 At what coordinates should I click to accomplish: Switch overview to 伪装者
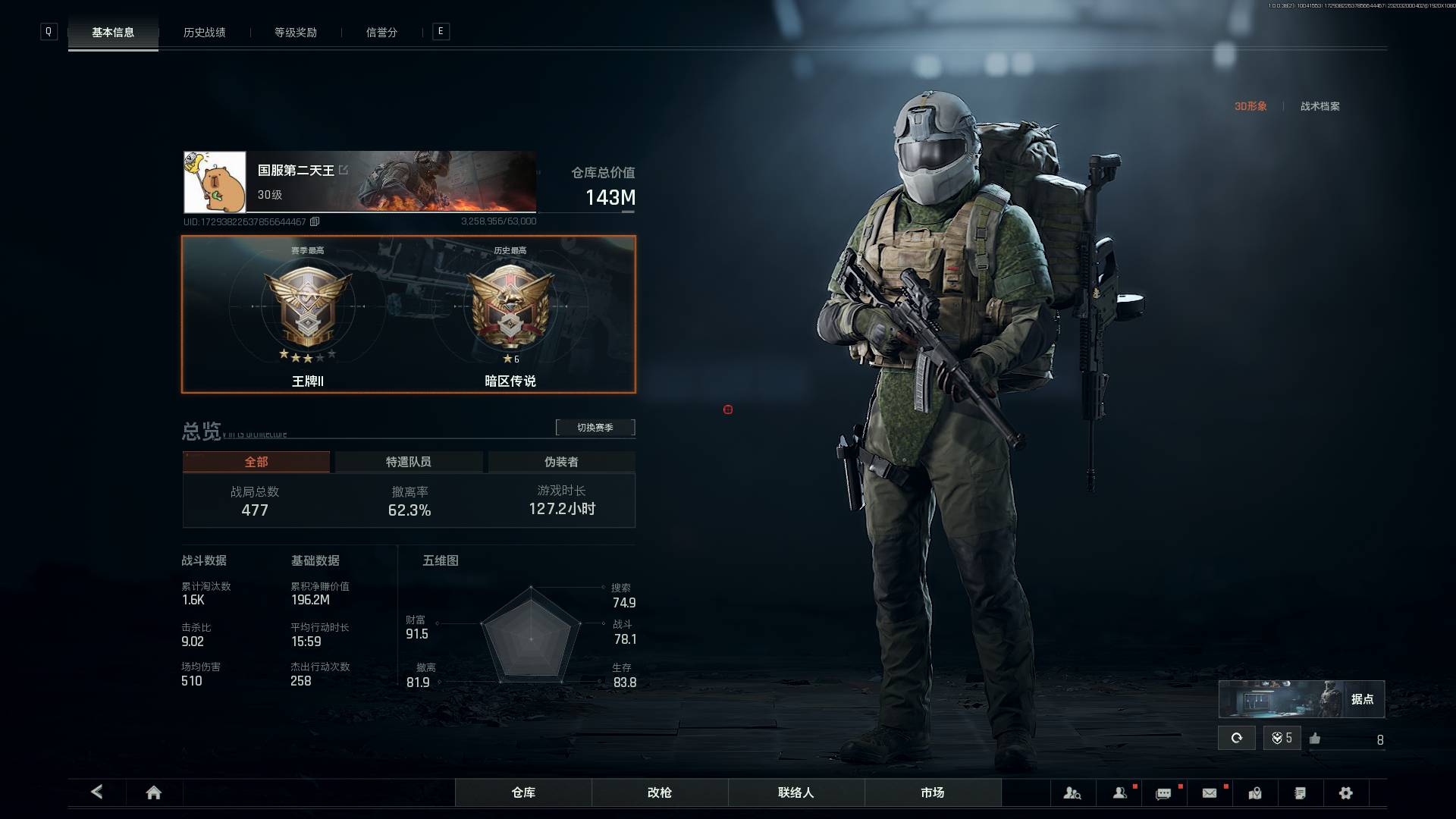click(x=561, y=462)
